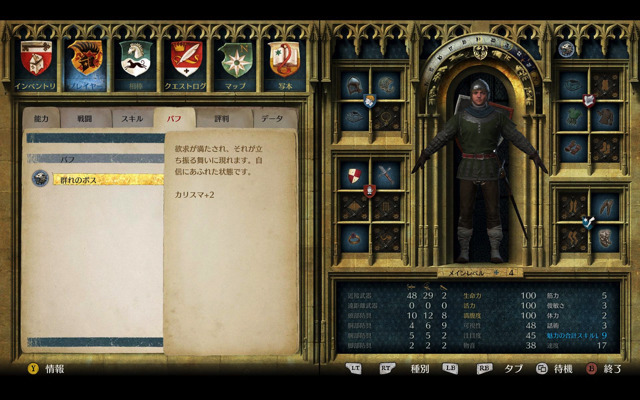Open the 写本 codex menu

coord(285,60)
